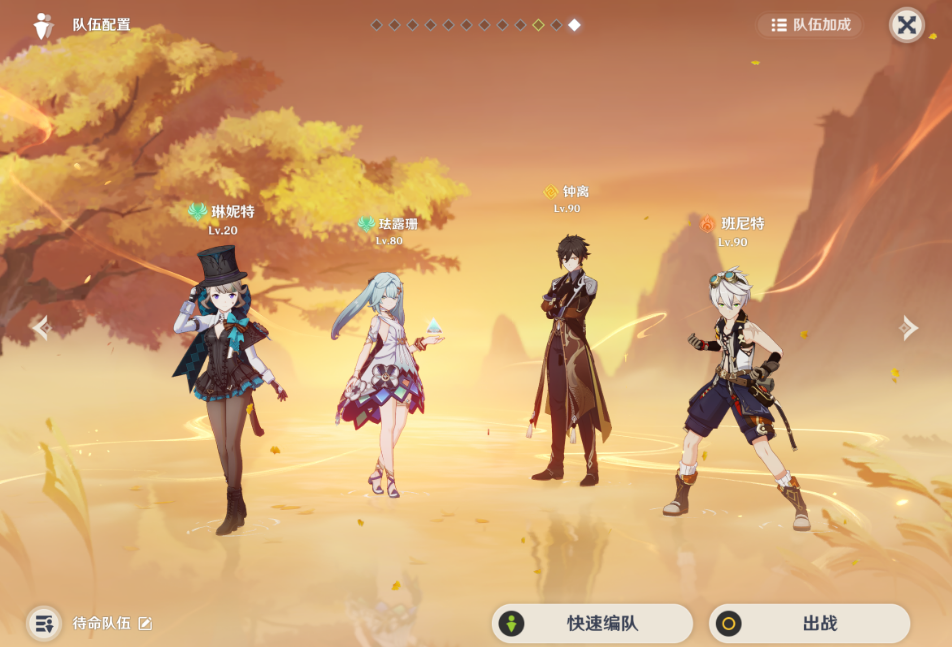952x647 pixels.
Task: Rename the 待命队伍 party using edit icon
Action: point(145,623)
